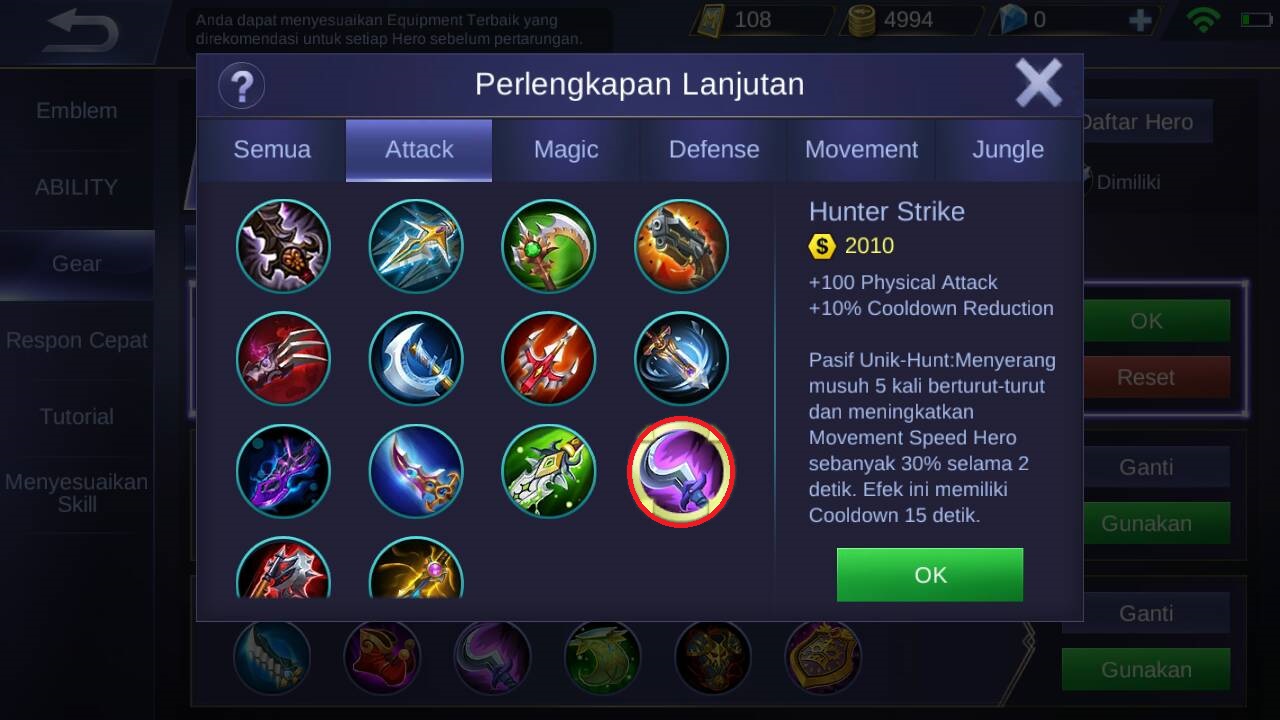Image resolution: width=1280 pixels, height=720 pixels.
Task: Open the Emblem menu entry
Action: [x=77, y=111]
